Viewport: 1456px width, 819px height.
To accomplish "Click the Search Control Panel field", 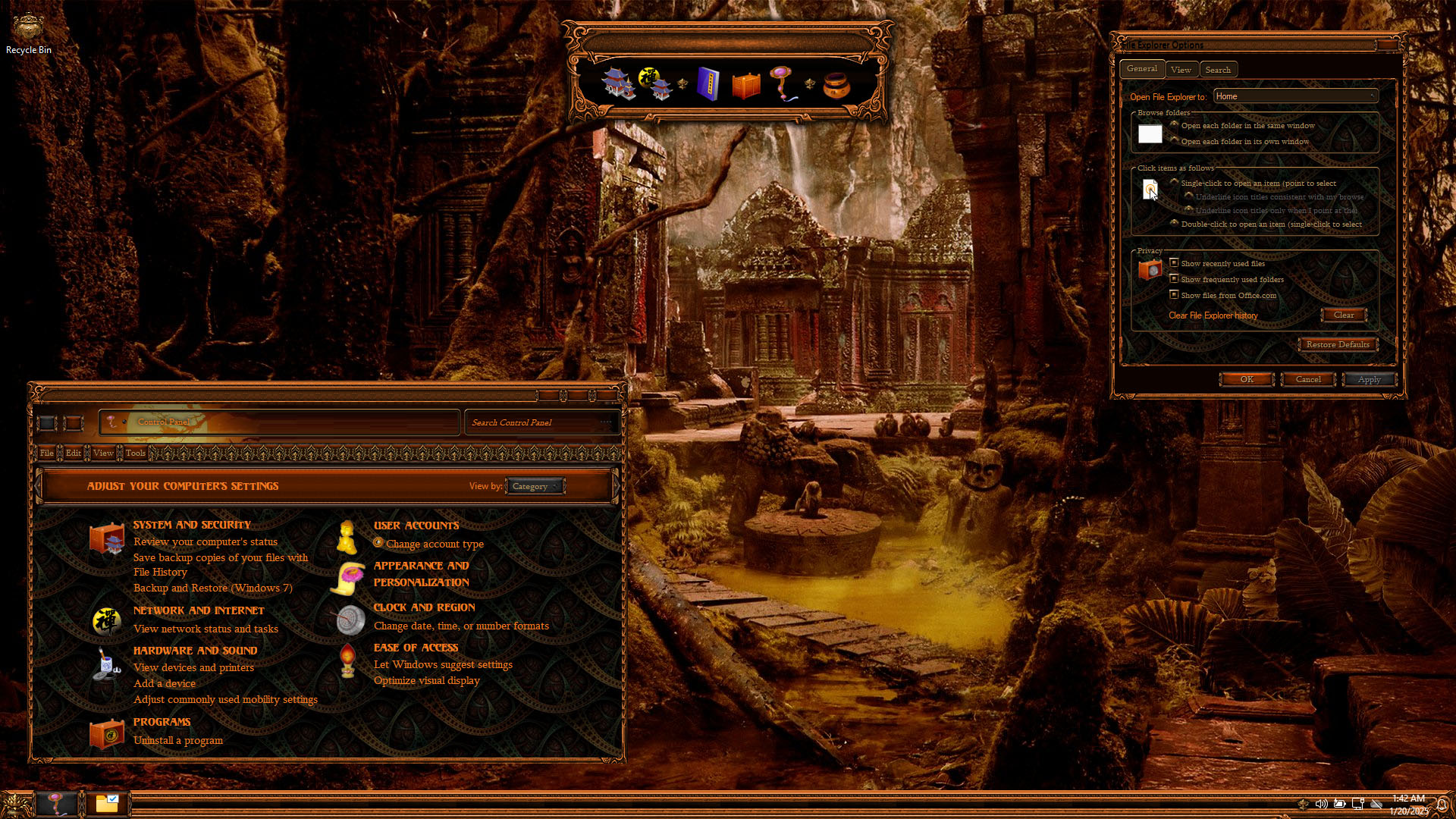I will point(535,422).
